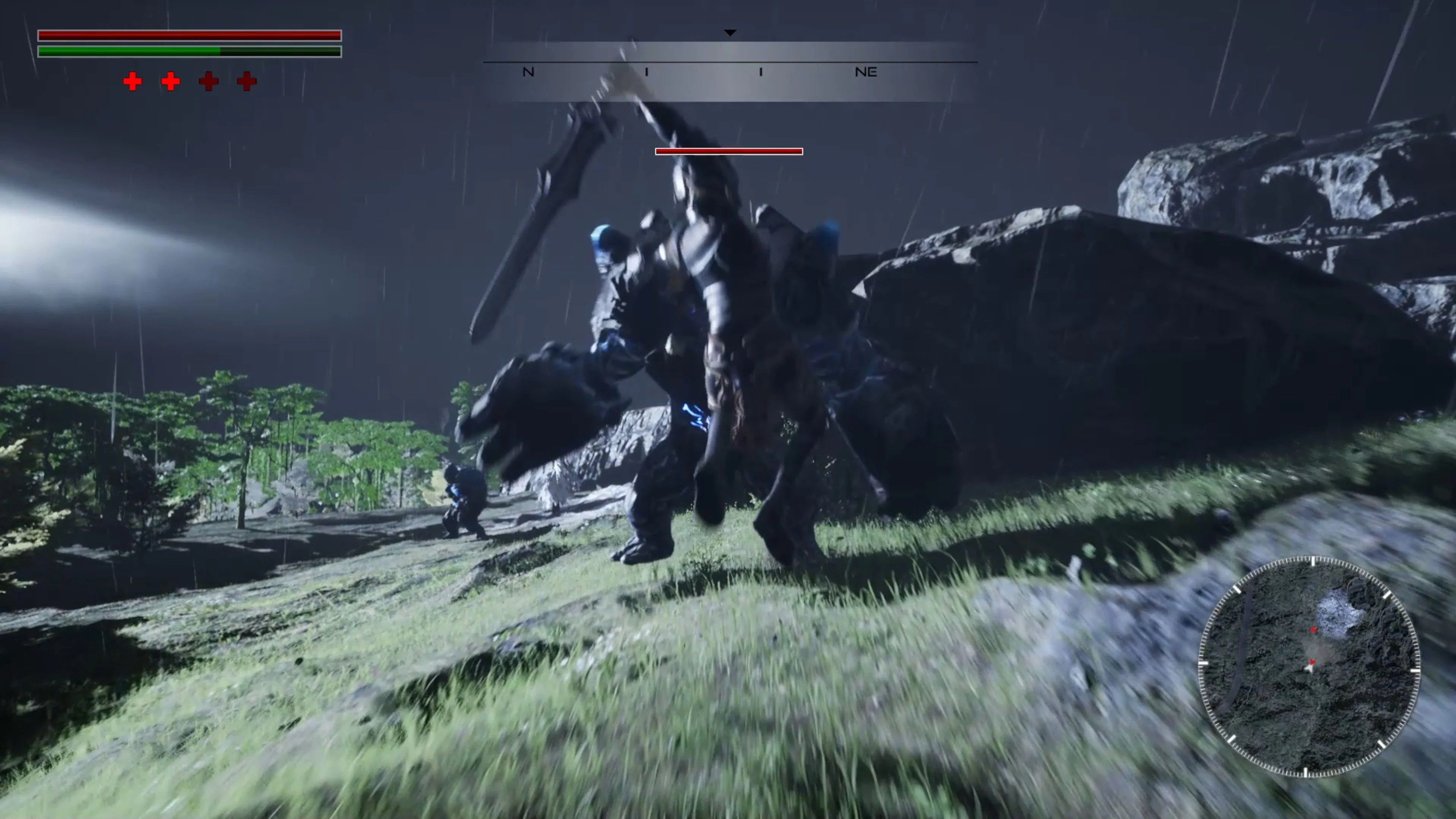Viewport: 1456px width, 819px height.
Task: Click the red player health bar
Action: pyautogui.click(x=189, y=36)
